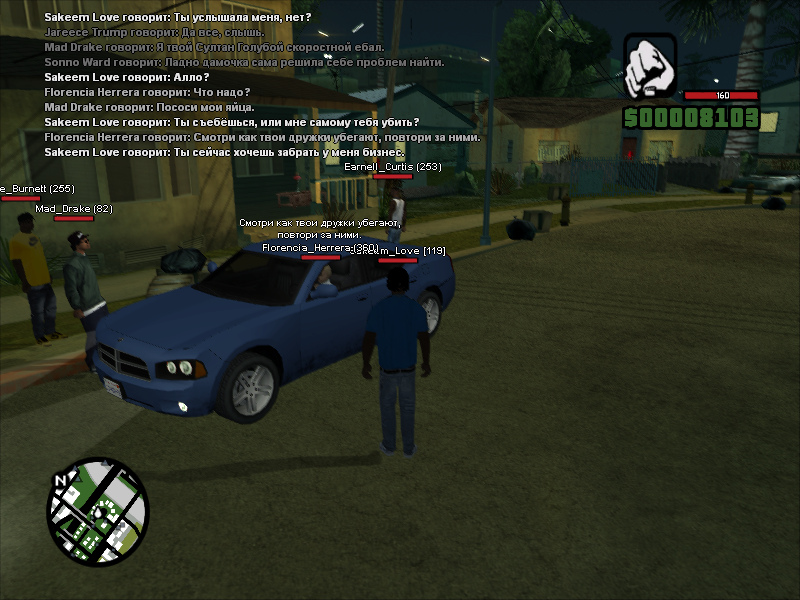Click the north marker on the minimap
800x600 pixels.
(61, 481)
